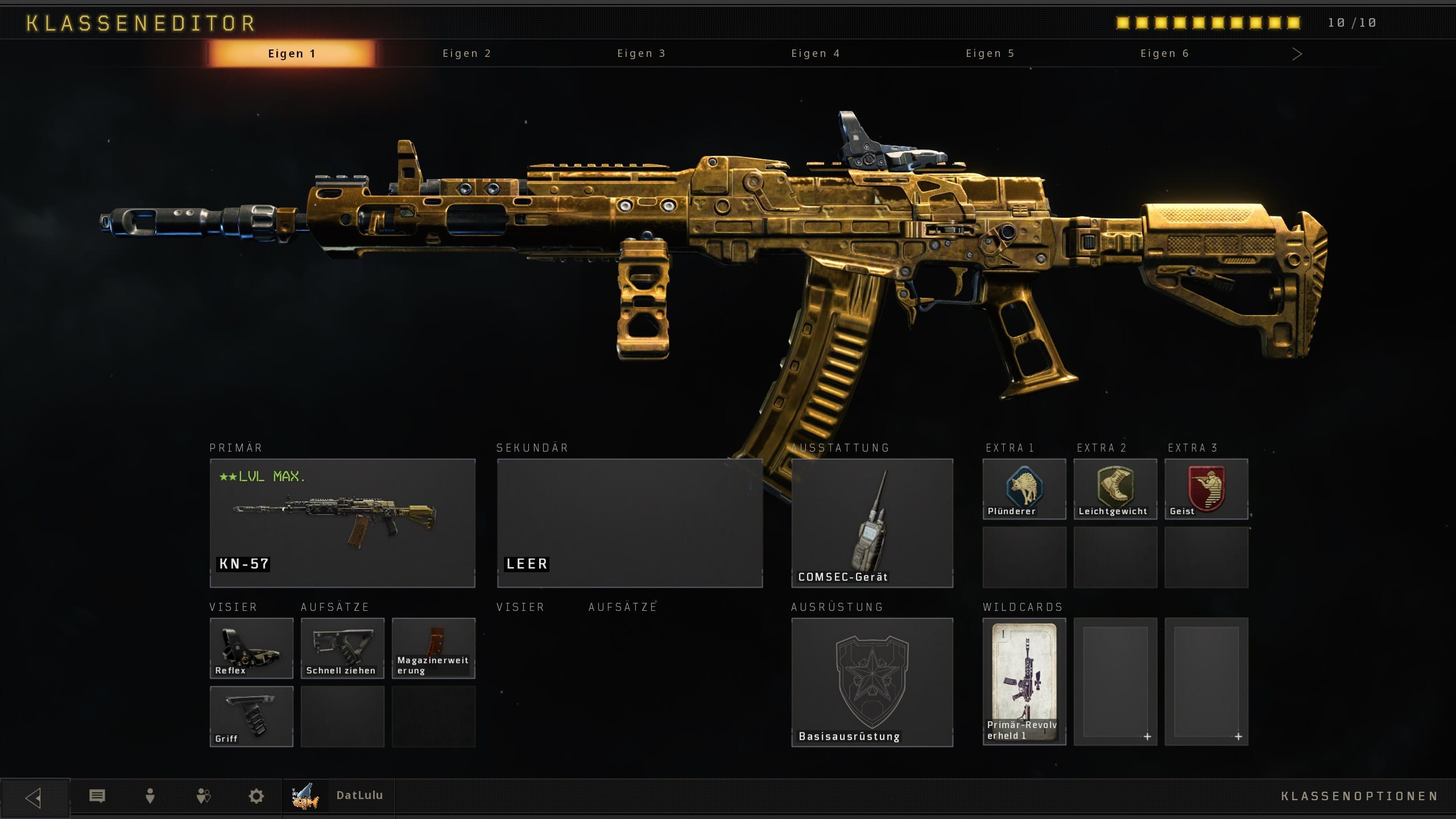
Task: Open the COMSEC-Gerät equipment slot
Action: click(x=872, y=523)
